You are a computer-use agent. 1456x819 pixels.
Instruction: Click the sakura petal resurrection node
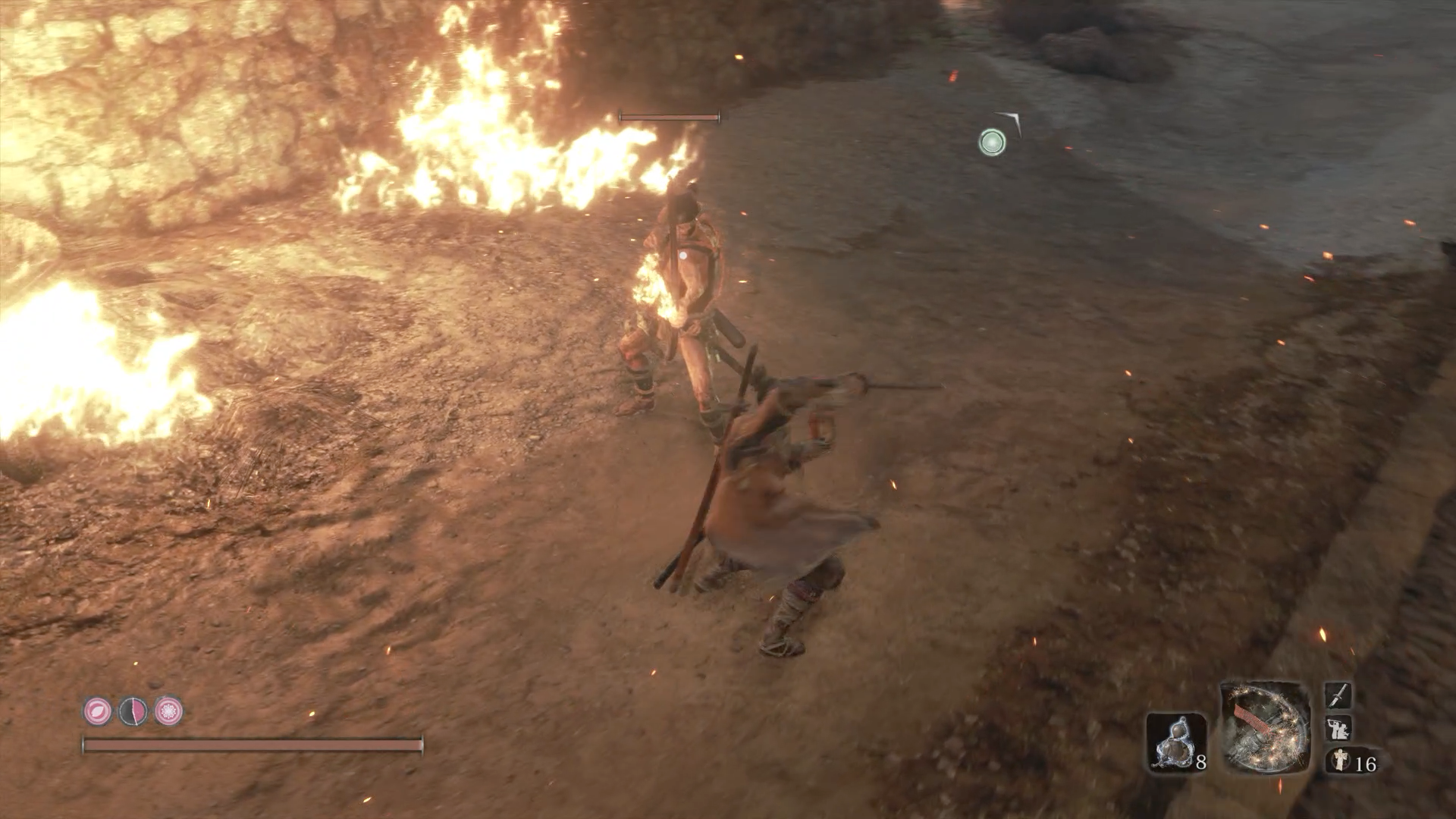tap(97, 711)
